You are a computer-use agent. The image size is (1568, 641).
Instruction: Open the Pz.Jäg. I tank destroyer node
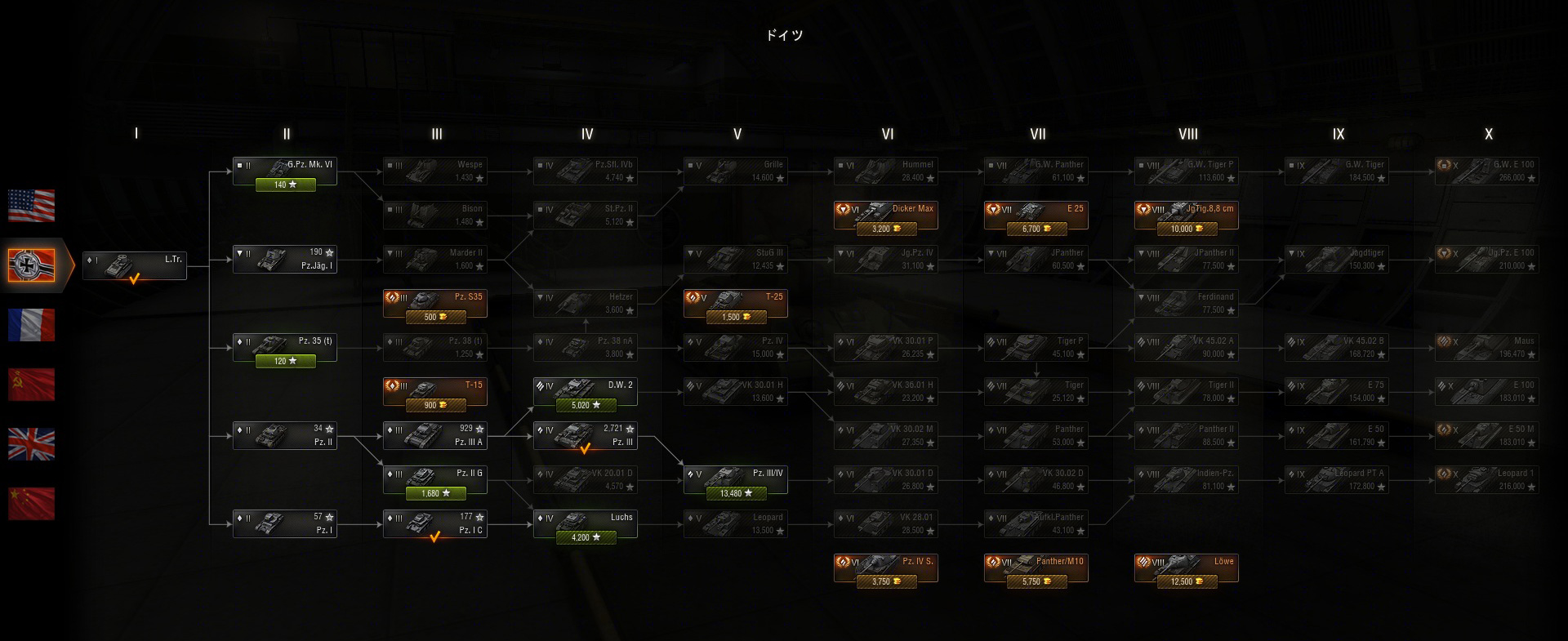click(x=285, y=260)
